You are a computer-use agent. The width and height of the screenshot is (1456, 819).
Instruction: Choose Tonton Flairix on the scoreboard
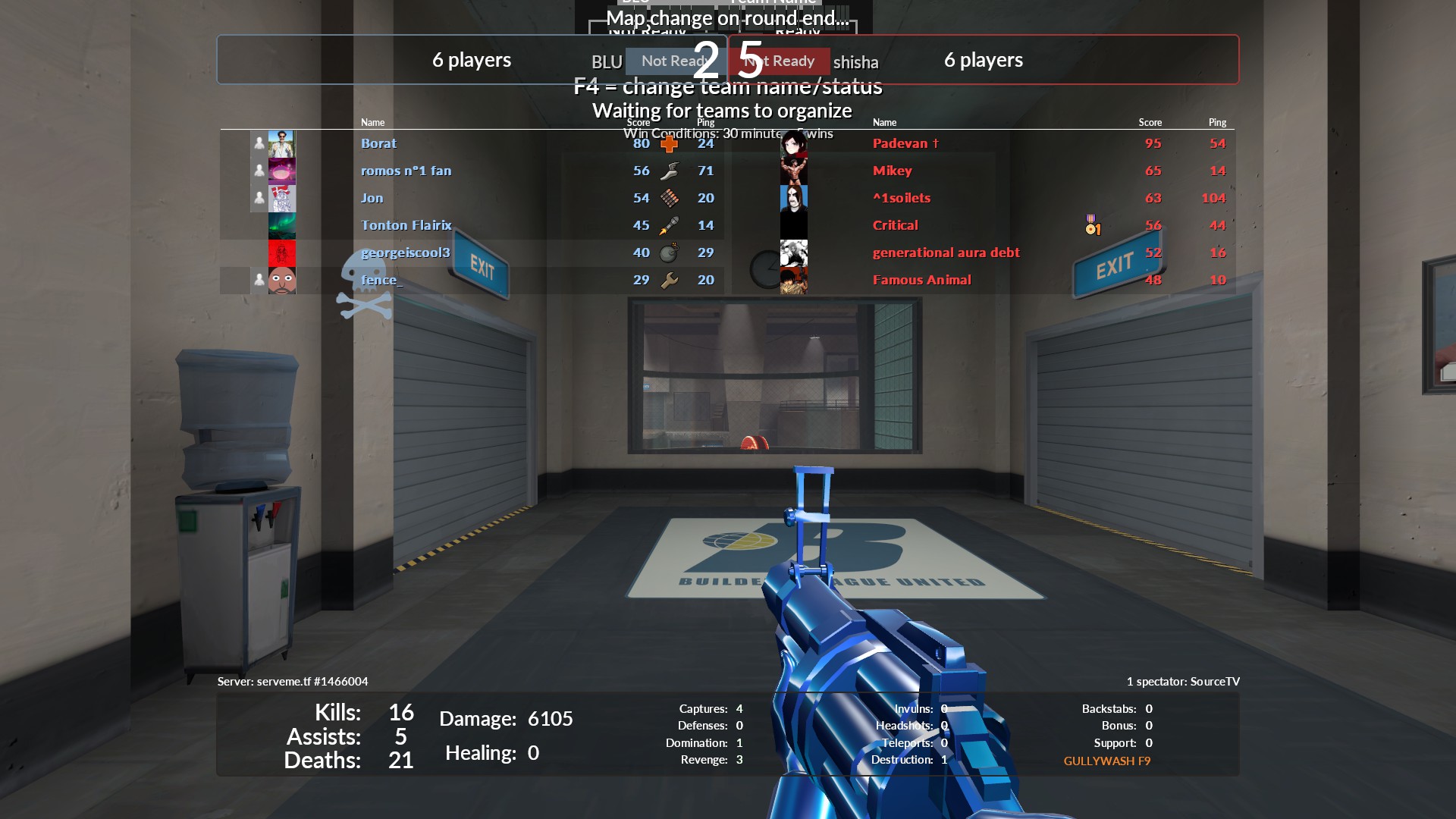406,225
